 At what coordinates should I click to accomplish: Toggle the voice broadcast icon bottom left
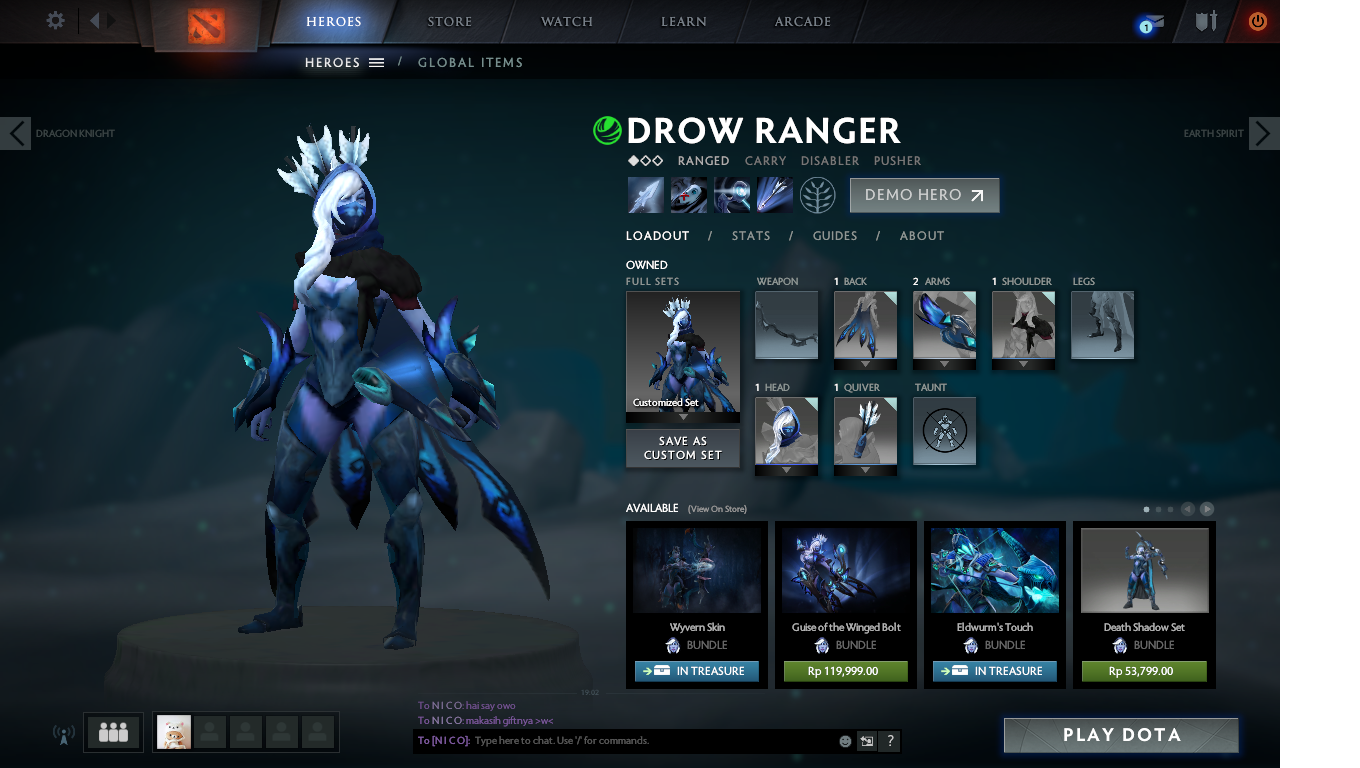pyautogui.click(x=64, y=732)
